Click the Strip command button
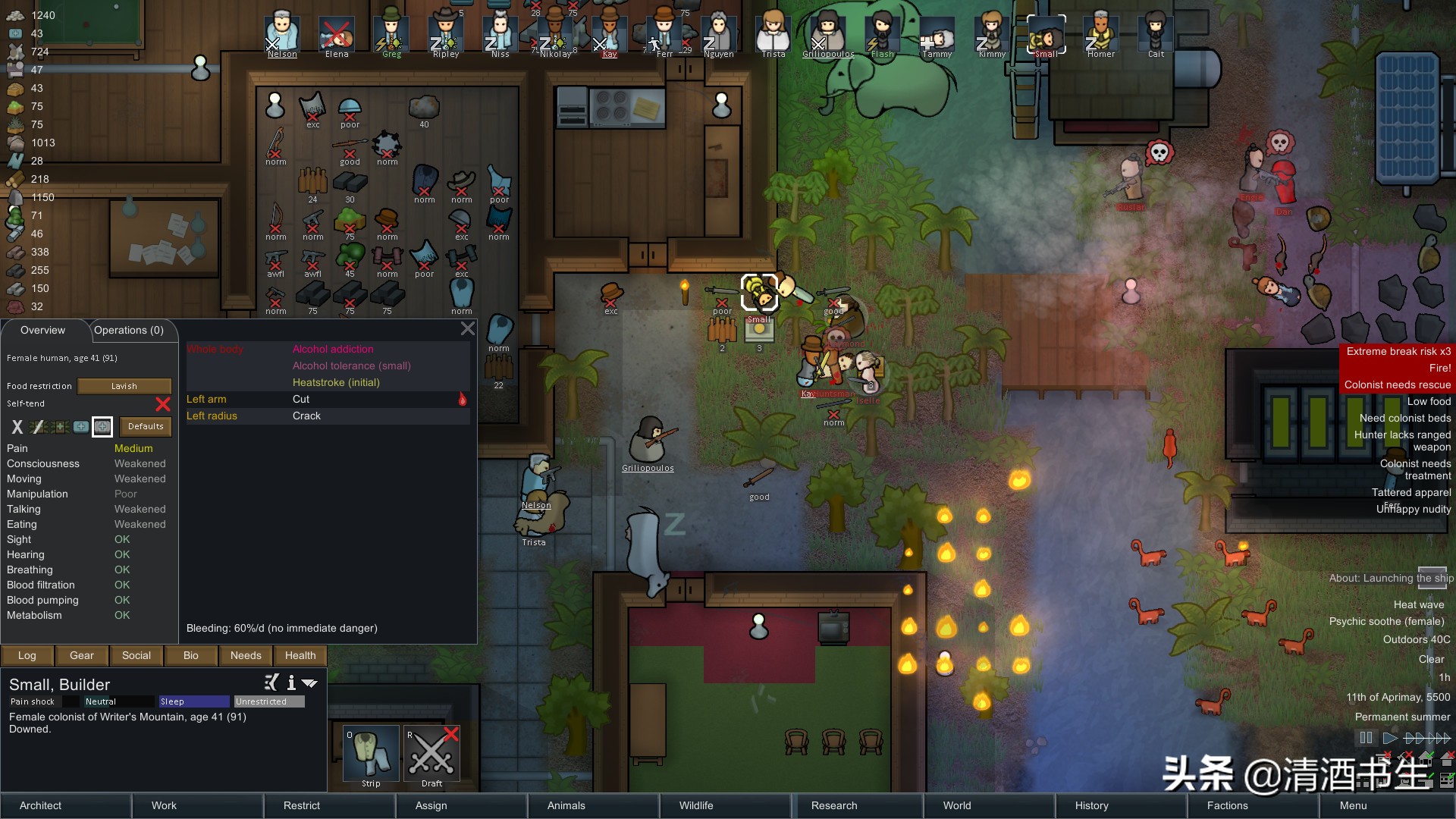The image size is (1456, 819). point(371,754)
